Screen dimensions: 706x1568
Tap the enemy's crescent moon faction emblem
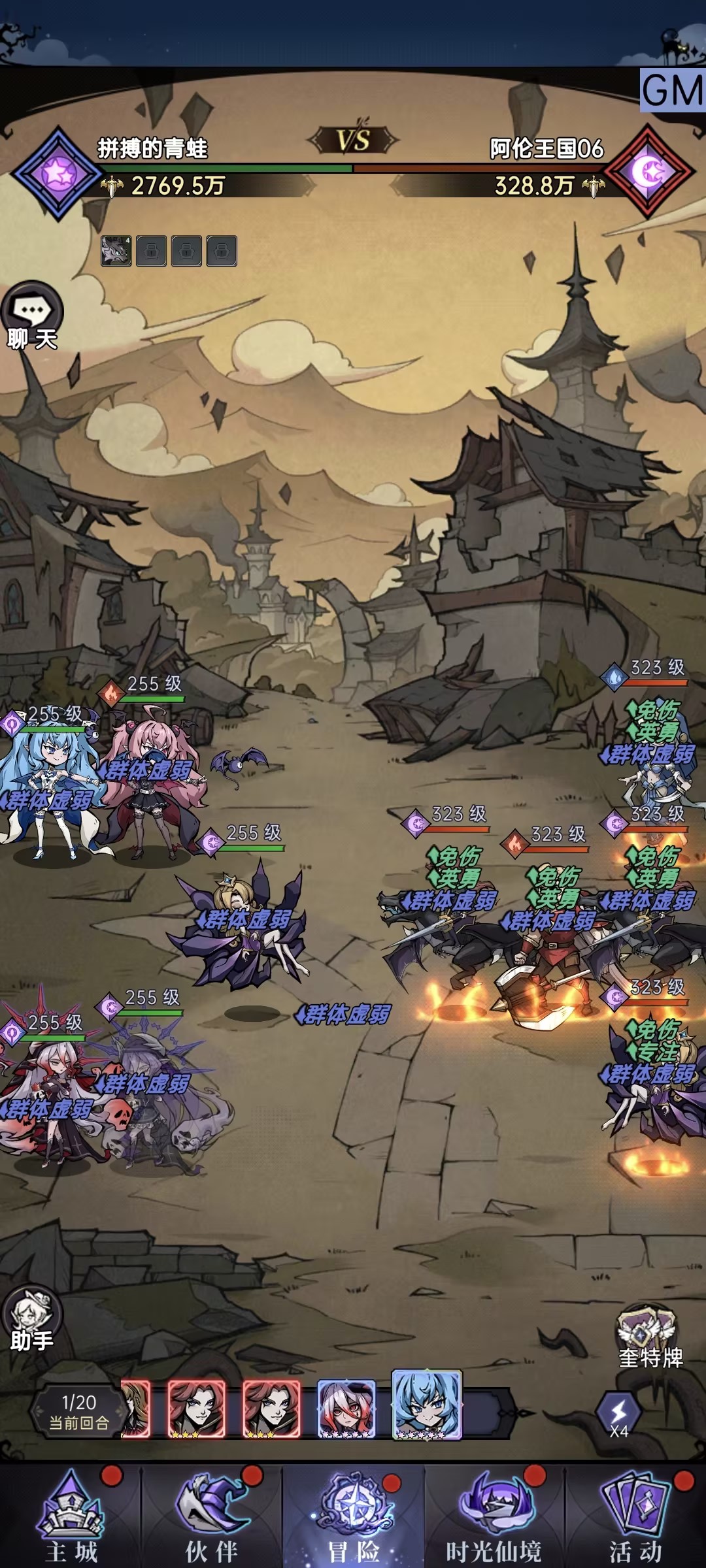(648, 172)
